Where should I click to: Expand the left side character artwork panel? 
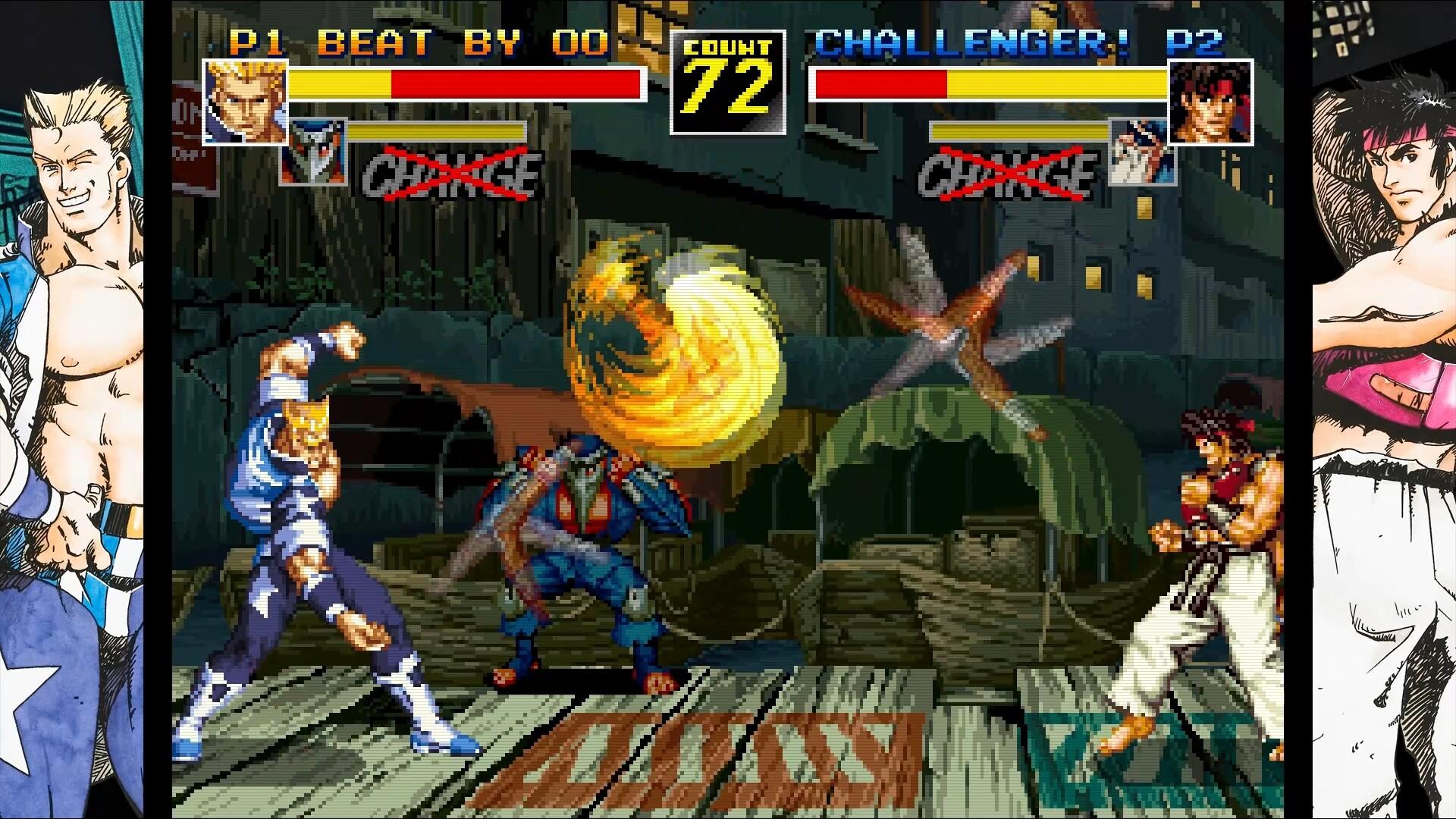(x=72, y=409)
